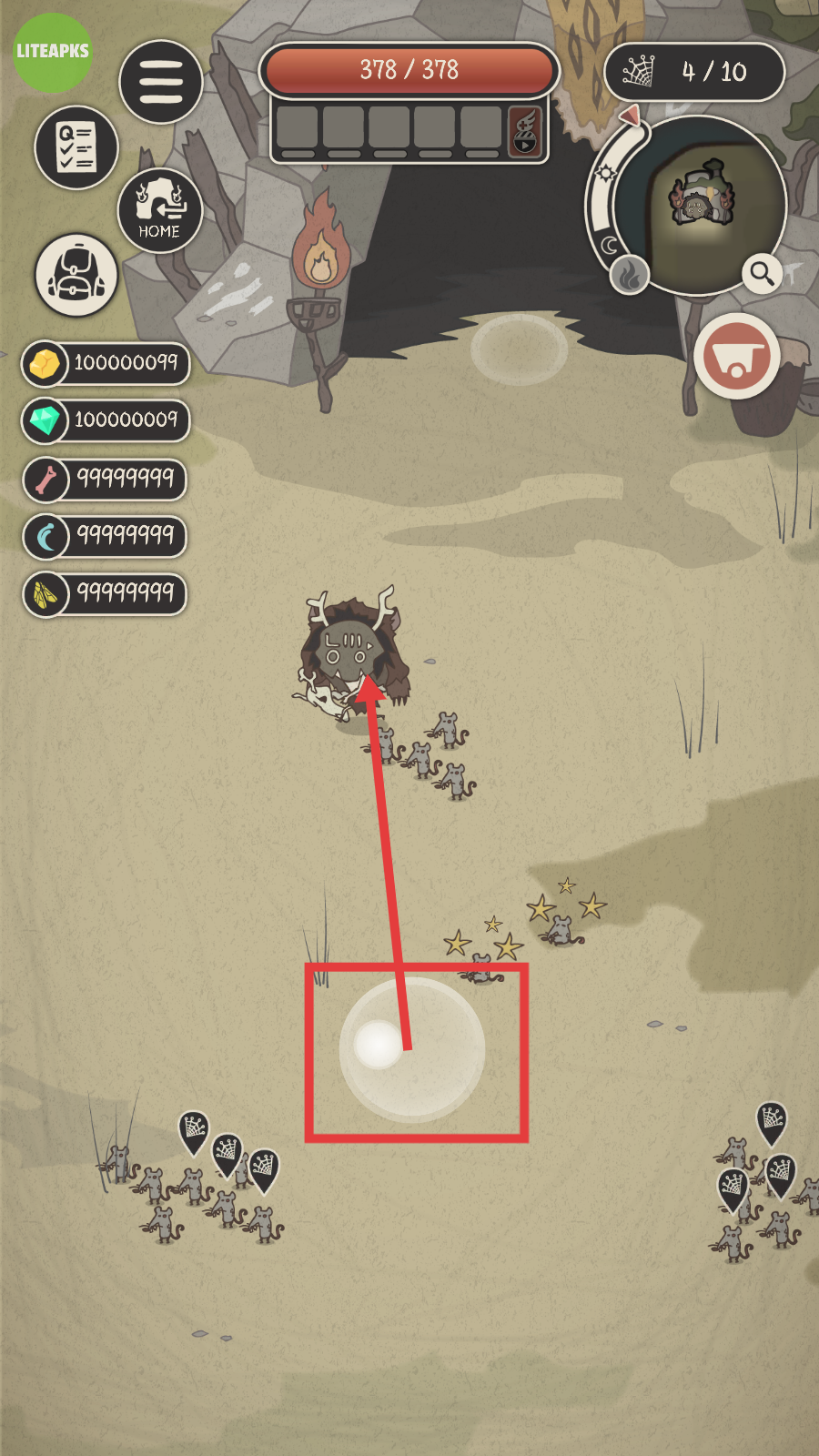Tap the HOME return button
The height and width of the screenshot is (1456, 819).
159,211
